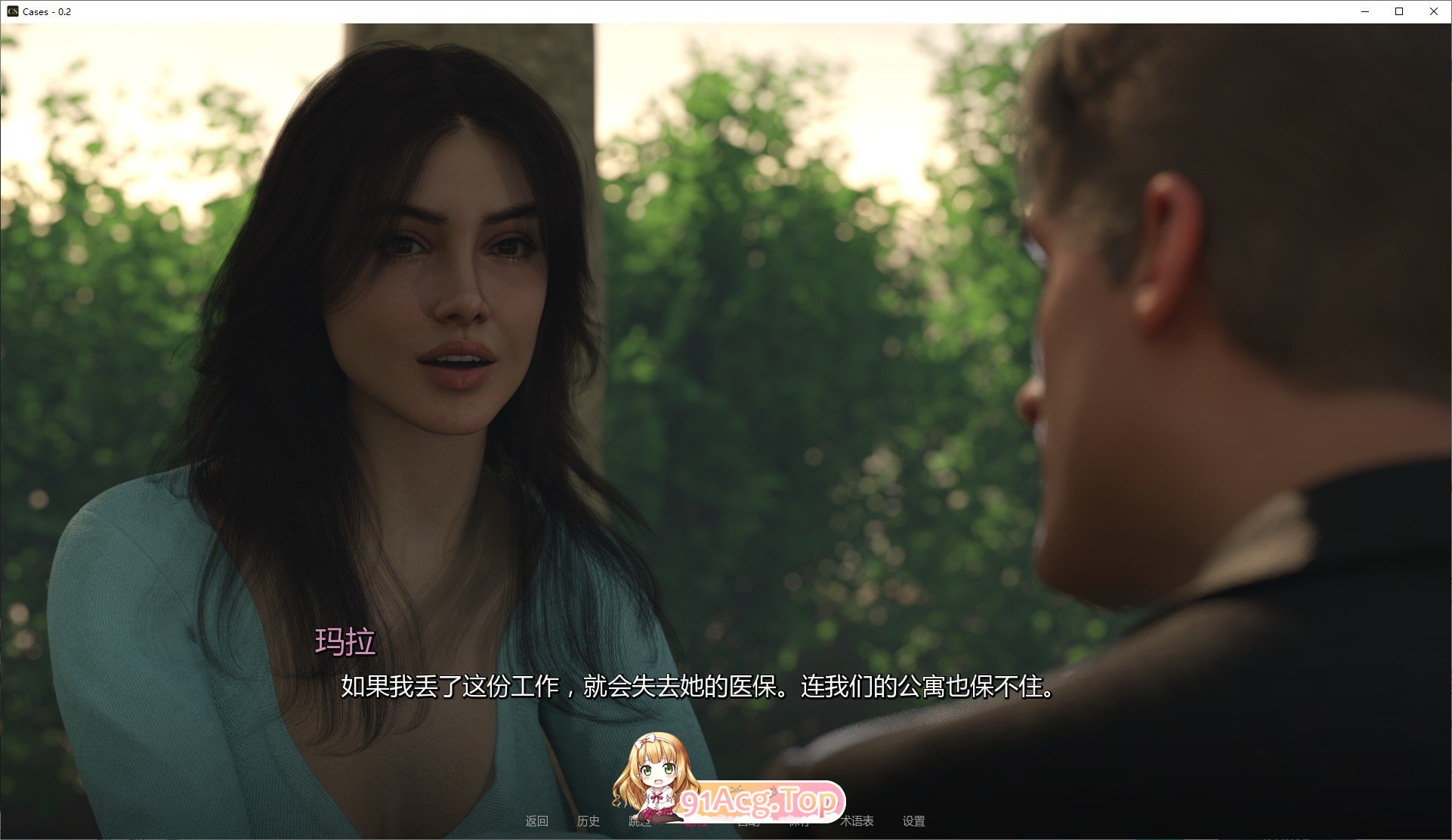Viewport: 1452px width, 840px height.
Task: Minimize the Cases game window
Action: [1364, 11]
